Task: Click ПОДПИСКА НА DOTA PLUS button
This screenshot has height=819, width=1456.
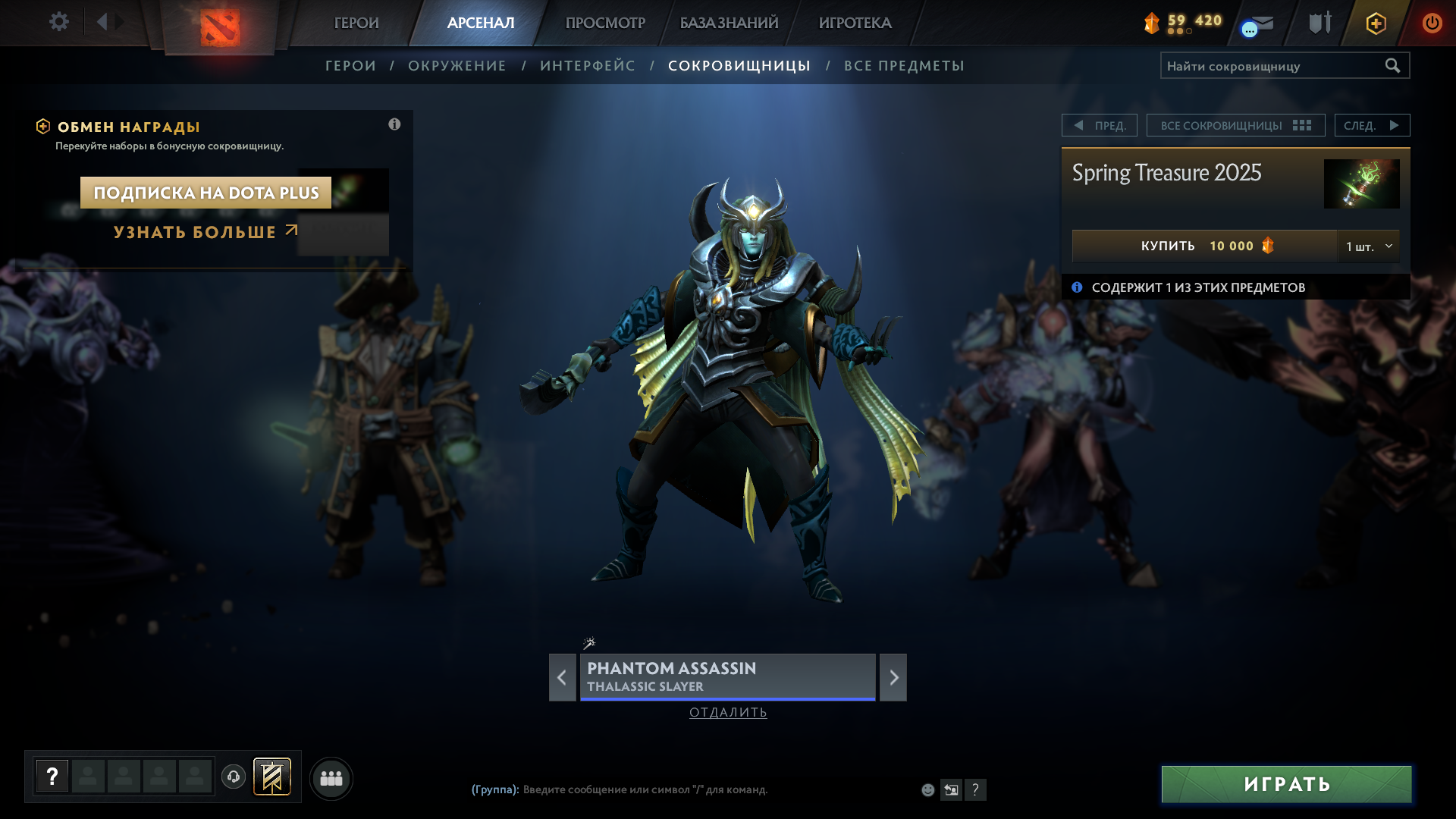Action: click(x=206, y=193)
